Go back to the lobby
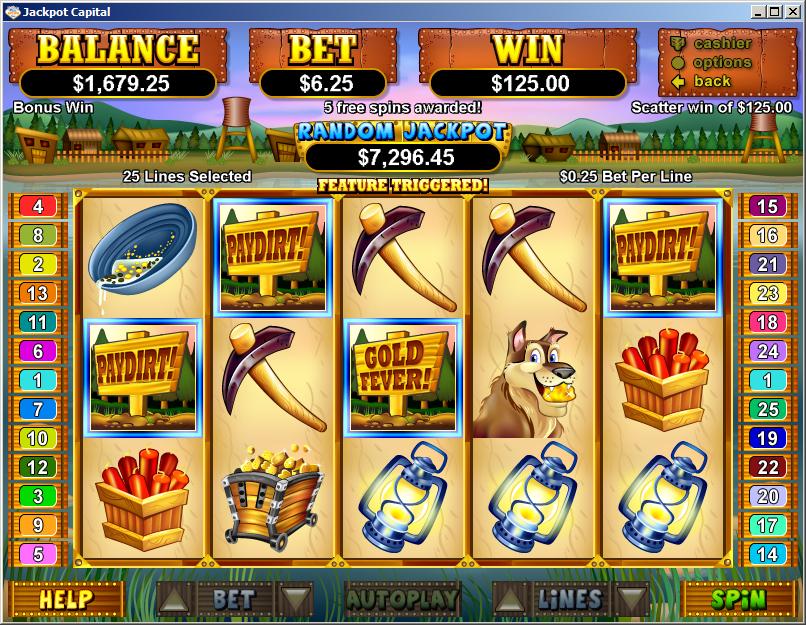Viewport: 806px width, 625px height. point(712,81)
